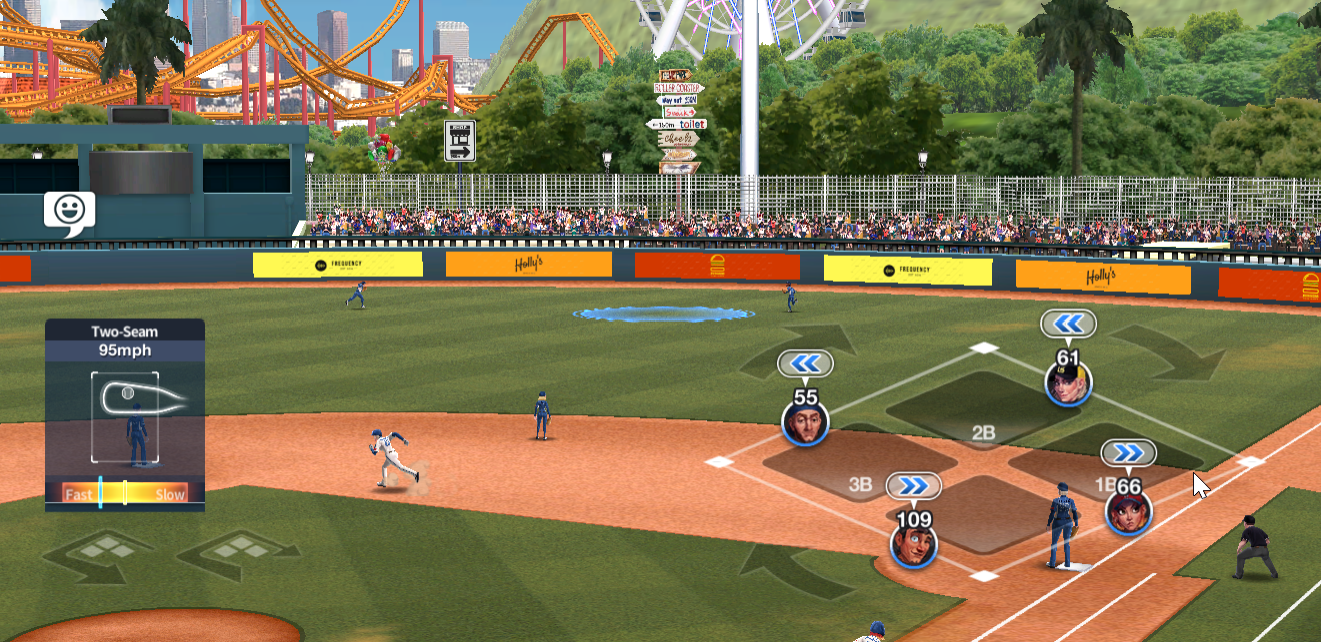Screen dimensions: 1321x642
Task: Open the smiley emote chat bubble
Action: [x=69, y=211]
